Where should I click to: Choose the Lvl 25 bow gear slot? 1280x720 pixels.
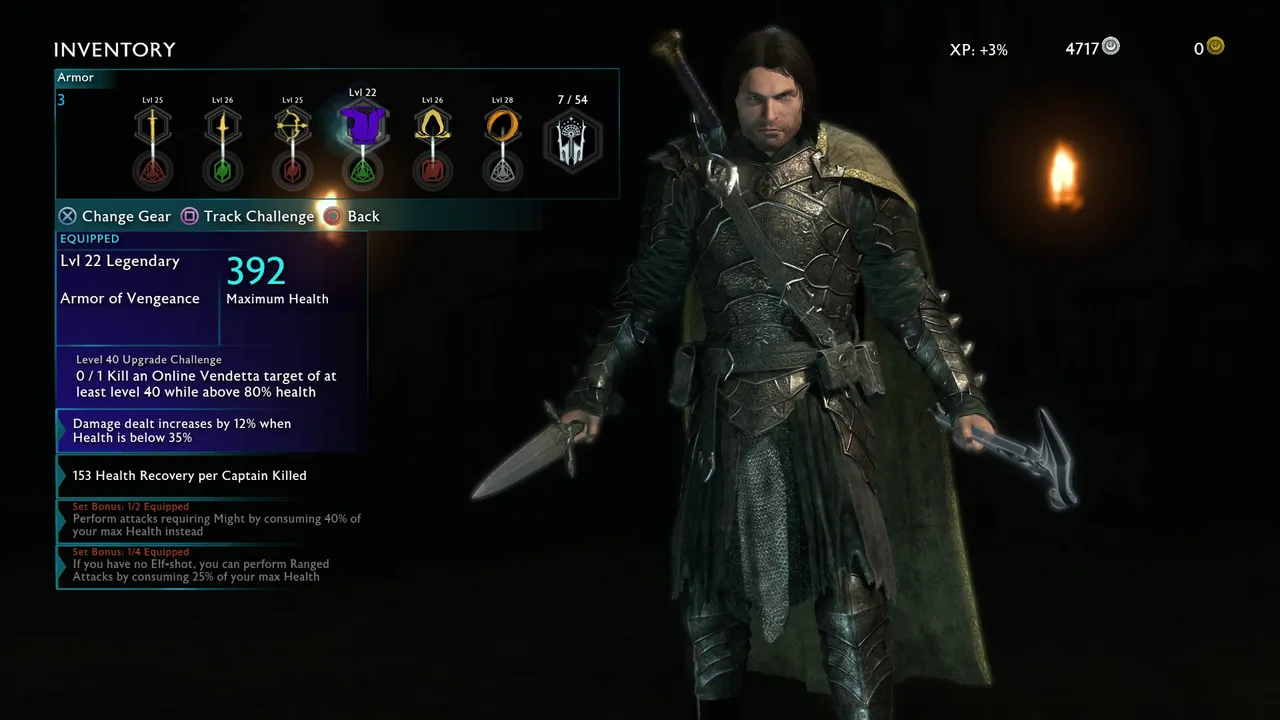[x=292, y=125]
